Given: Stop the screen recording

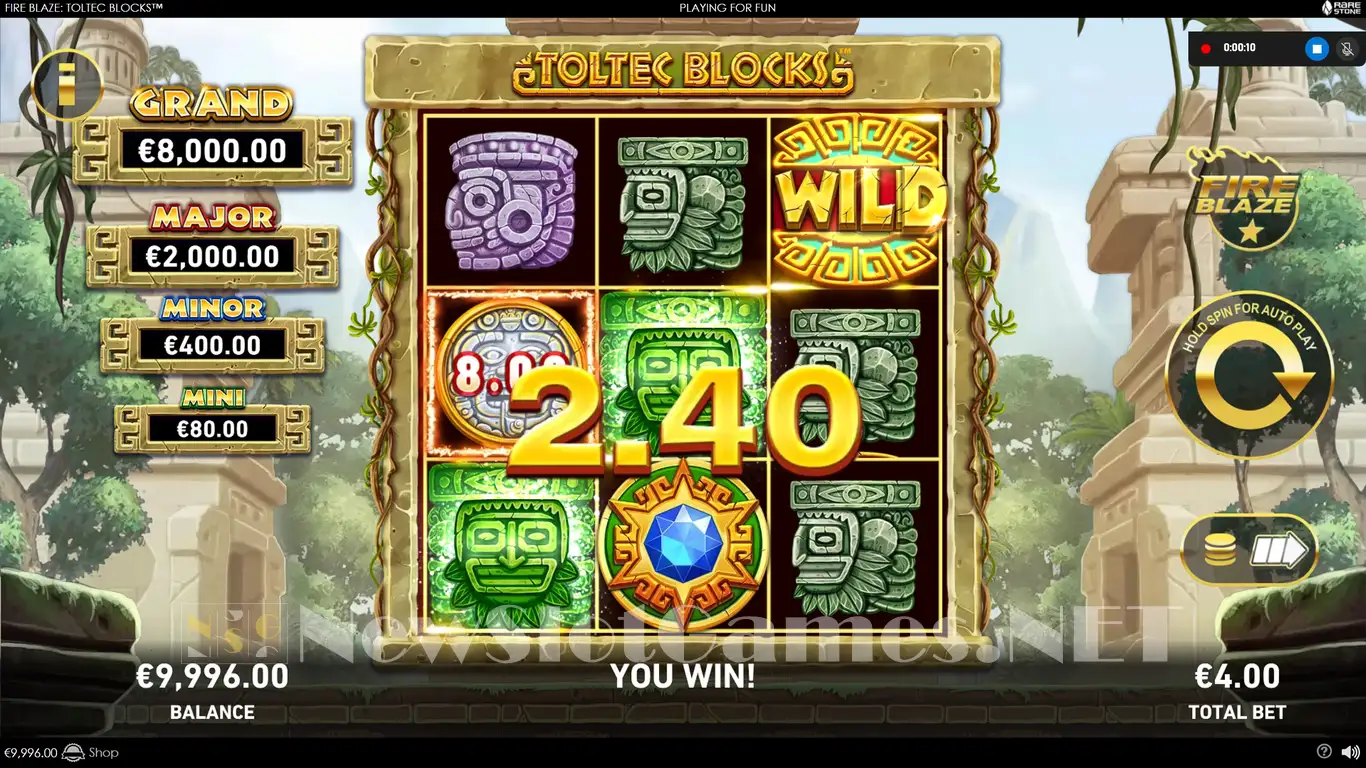Looking at the screenshot, I should [x=1317, y=48].
